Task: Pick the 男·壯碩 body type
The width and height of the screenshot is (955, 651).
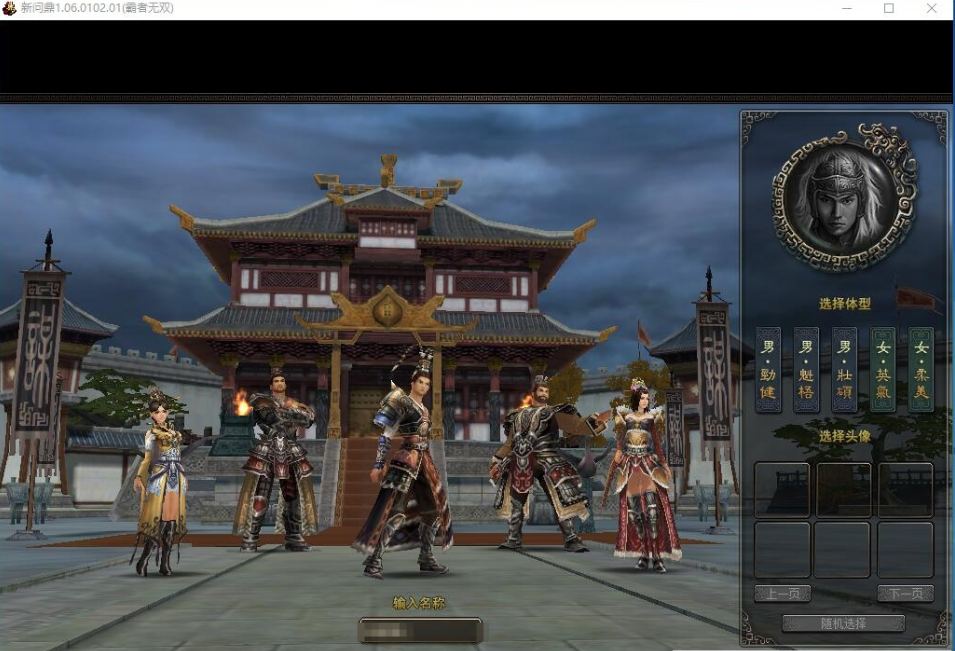Action: (x=844, y=370)
